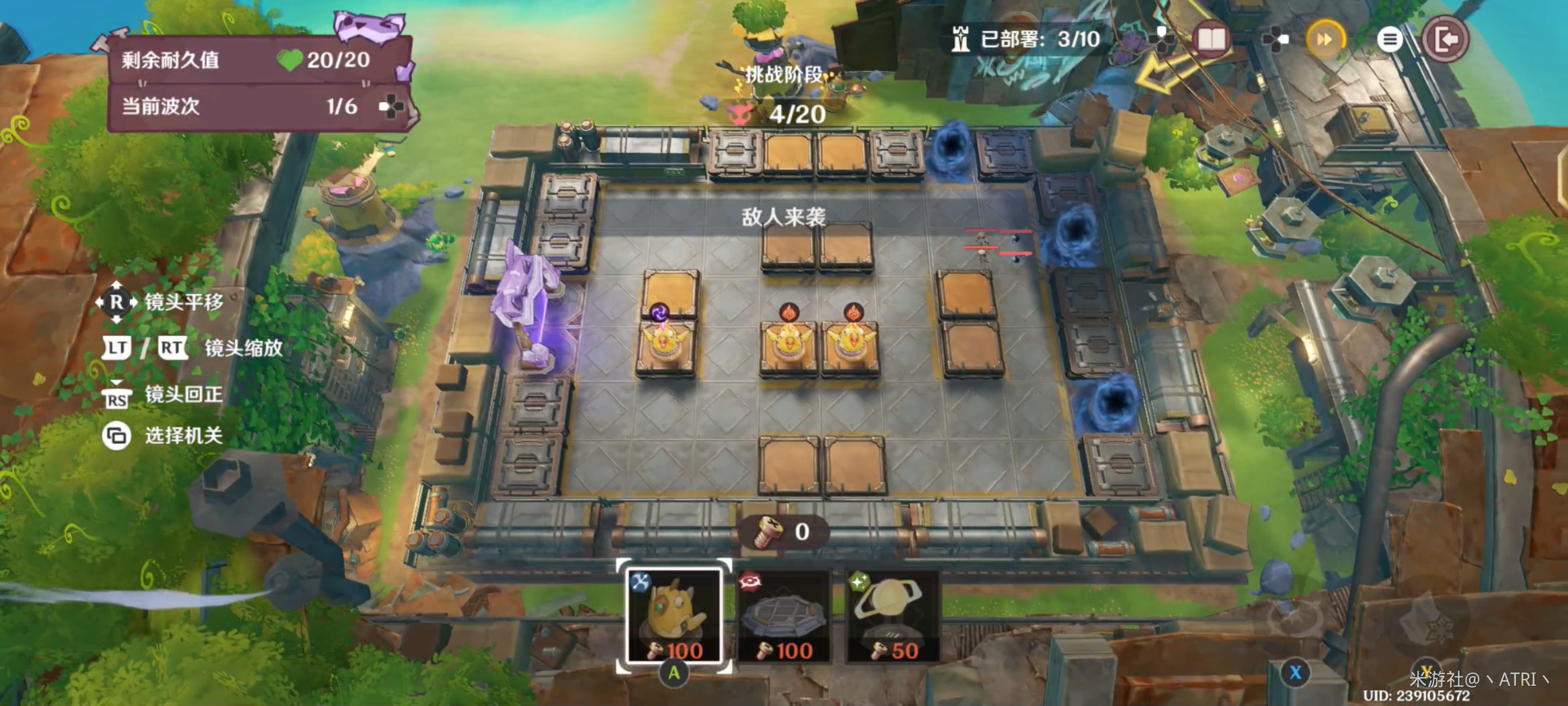Choose the grey grid platform tower card
The width and height of the screenshot is (1568, 706).
pyautogui.click(x=784, y=616)
